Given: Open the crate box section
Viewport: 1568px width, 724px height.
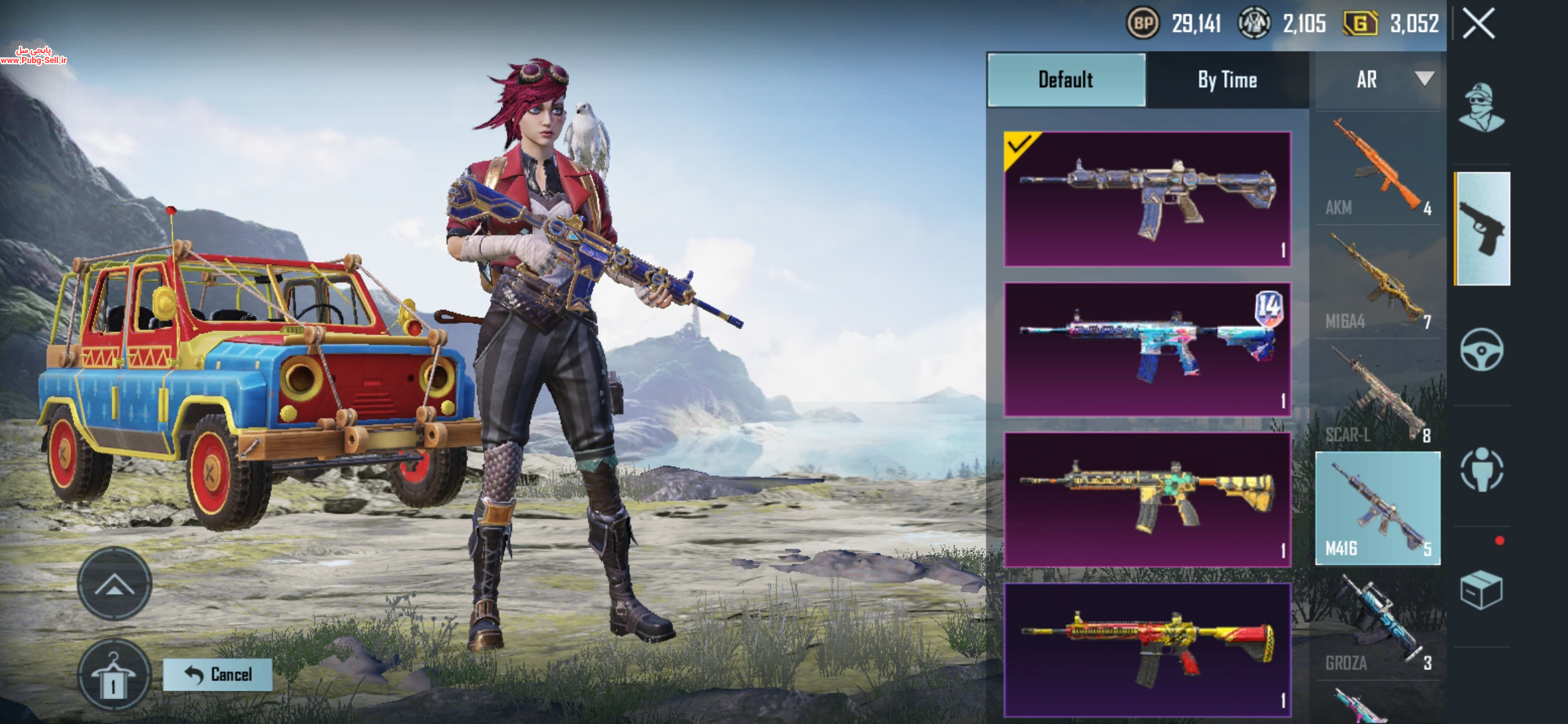Looking at the screenshot, I should click(1482, 590).
